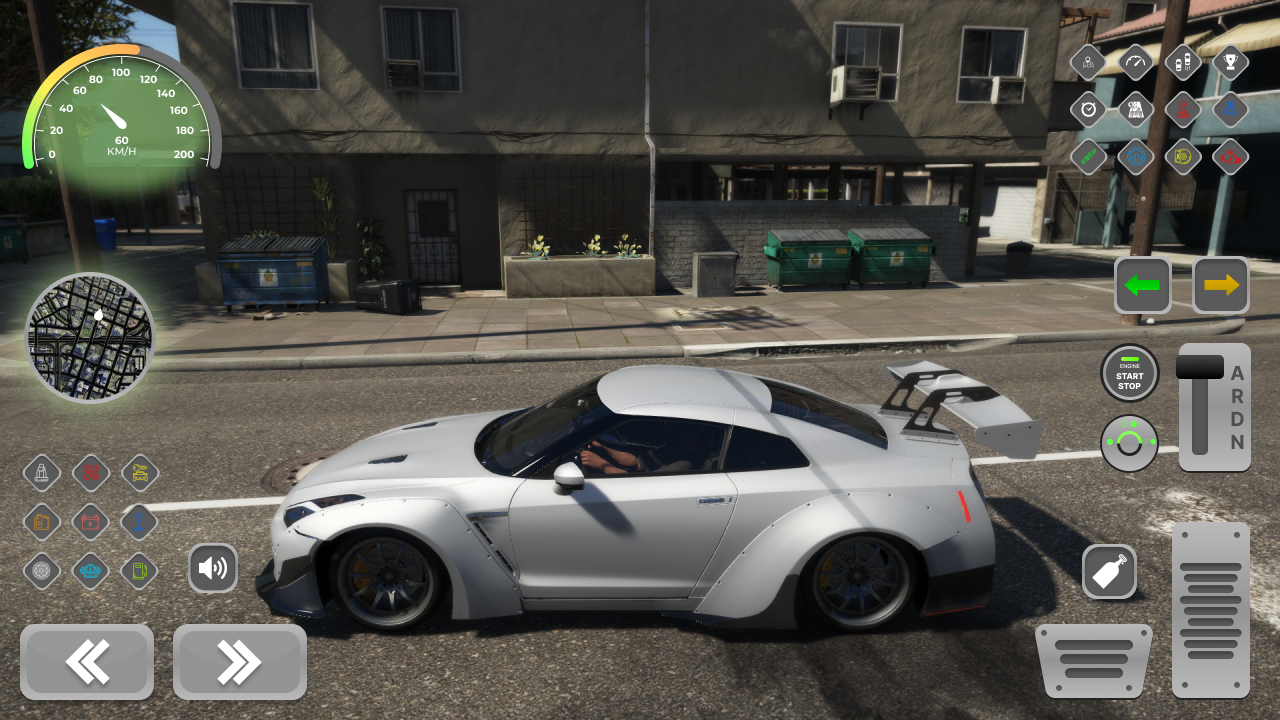Select the blue steering wheel icon
This screenshot has width=1280, height=720.
point(1135,157)
